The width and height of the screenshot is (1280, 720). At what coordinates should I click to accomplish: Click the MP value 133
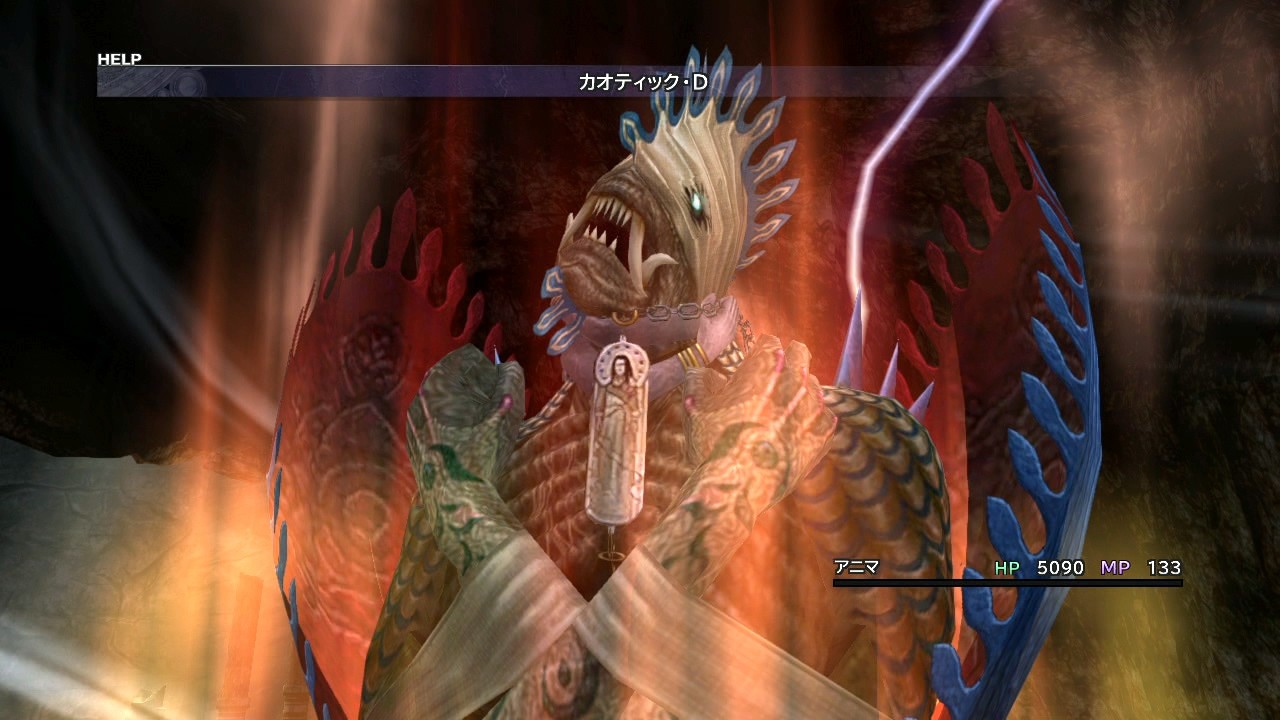click(x=1164, y=567)
